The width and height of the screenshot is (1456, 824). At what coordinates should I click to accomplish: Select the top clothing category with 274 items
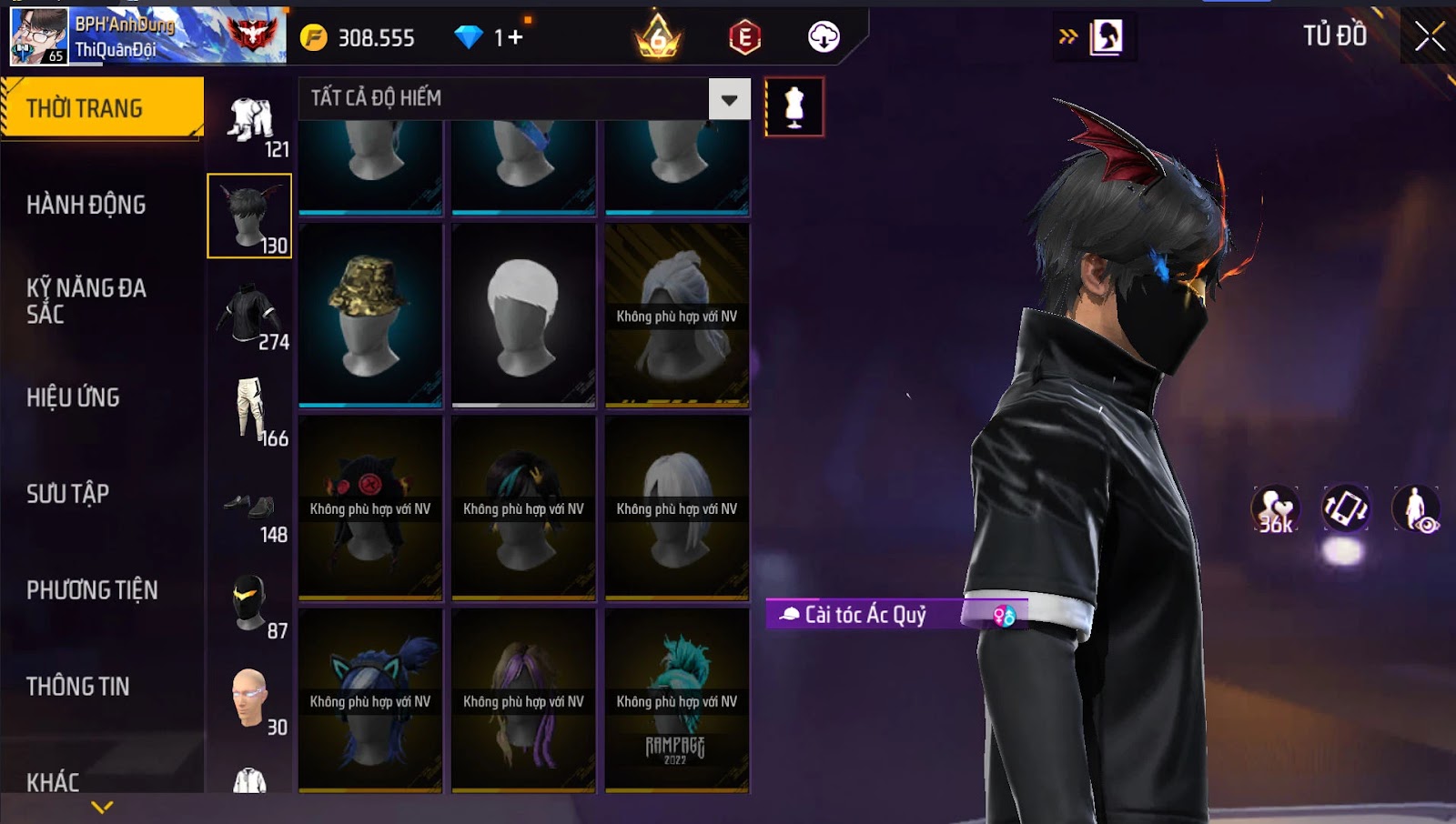249,314
